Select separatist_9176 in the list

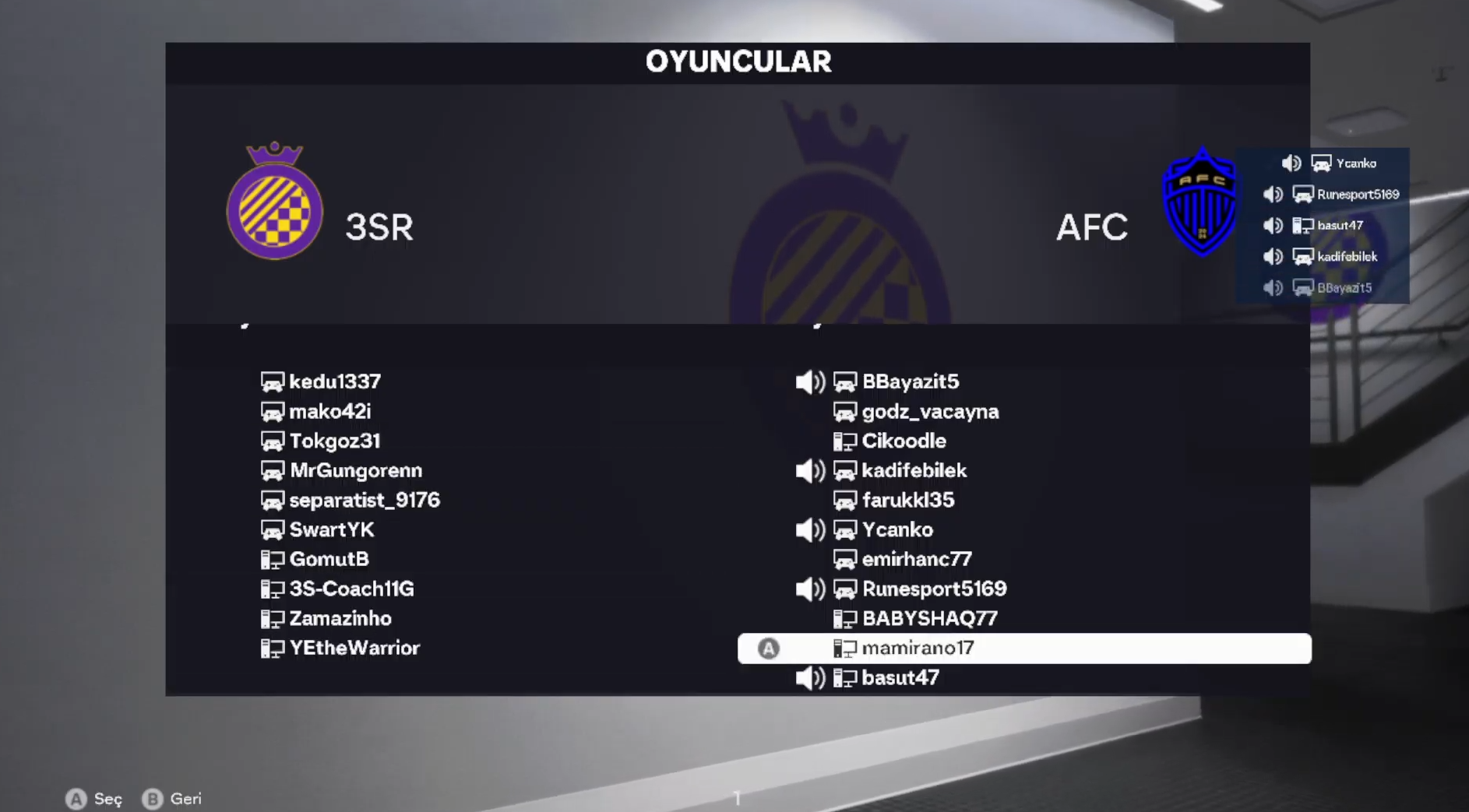364,500
